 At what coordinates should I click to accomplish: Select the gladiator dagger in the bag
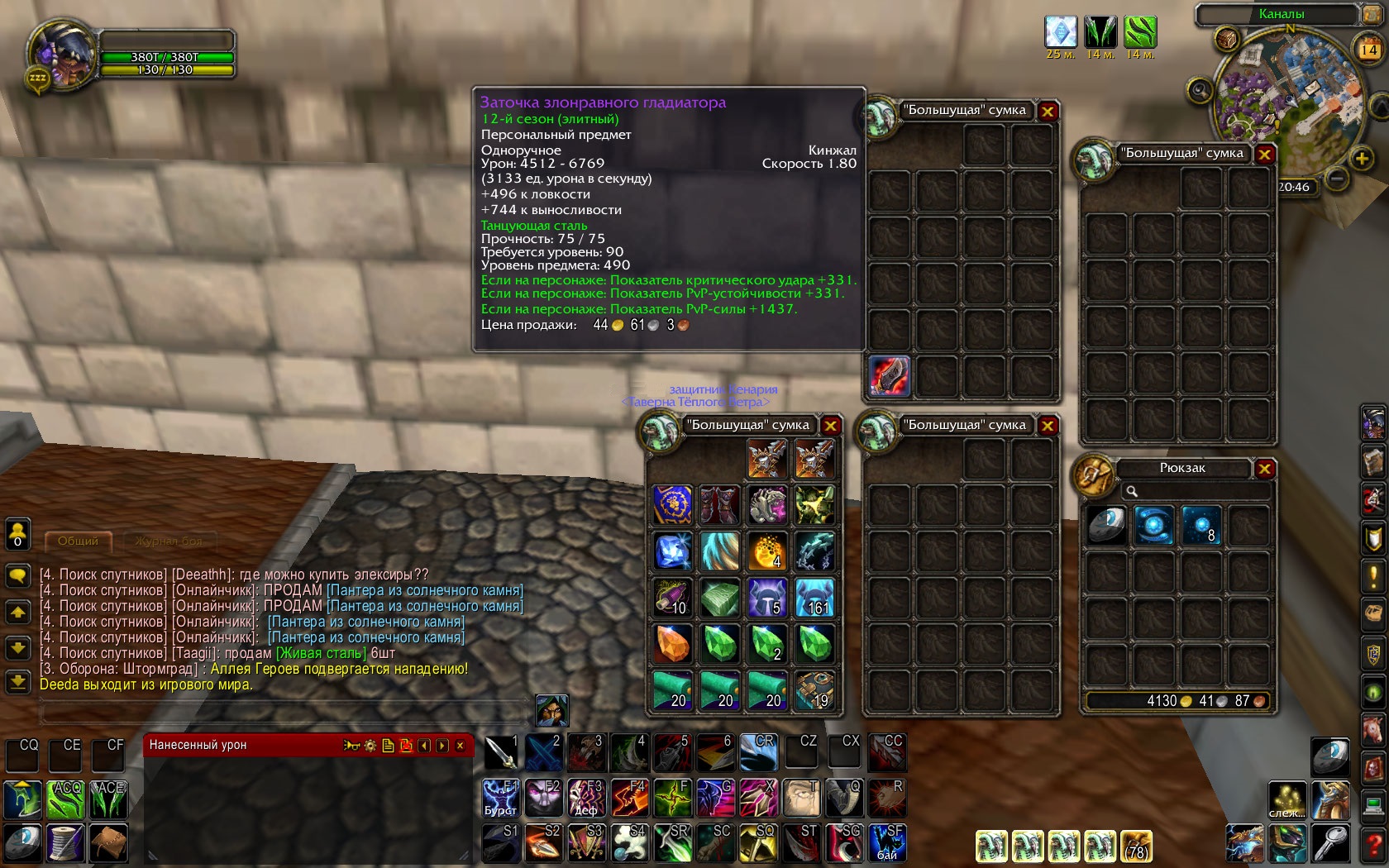point(889,376)
